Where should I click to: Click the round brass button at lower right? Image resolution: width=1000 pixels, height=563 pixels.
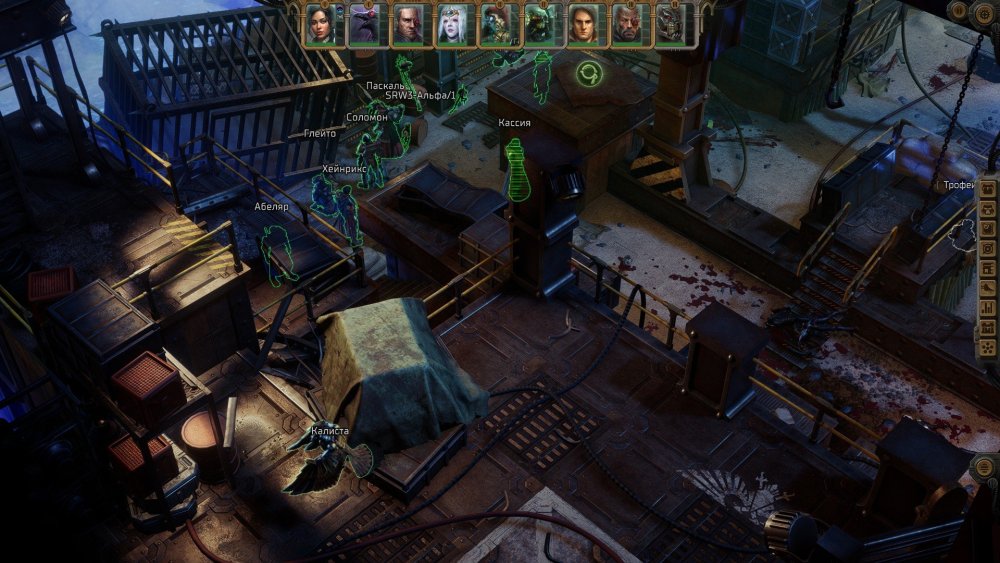984,469
